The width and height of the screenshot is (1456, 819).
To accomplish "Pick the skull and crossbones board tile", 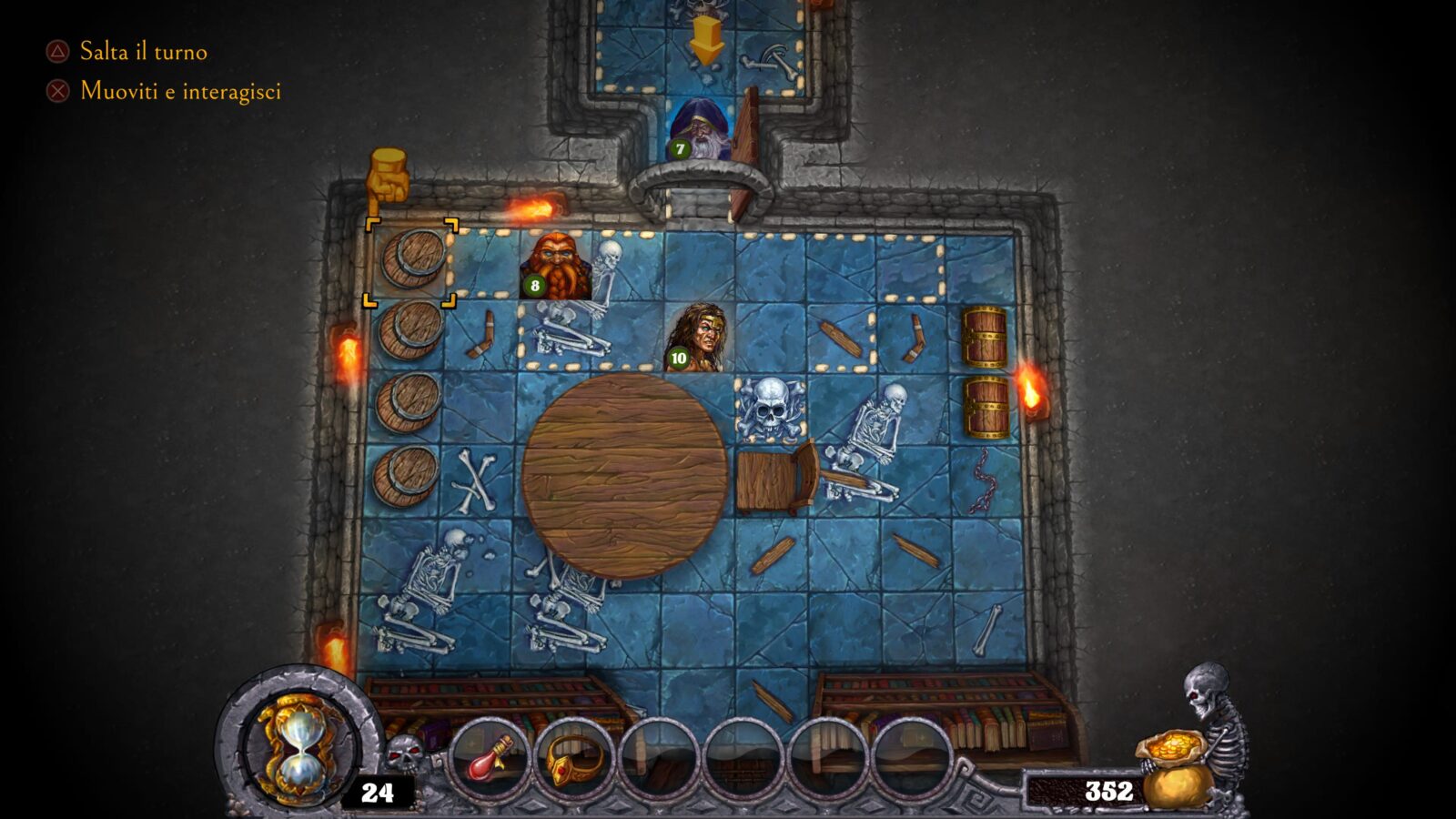I will coord(770,409).
